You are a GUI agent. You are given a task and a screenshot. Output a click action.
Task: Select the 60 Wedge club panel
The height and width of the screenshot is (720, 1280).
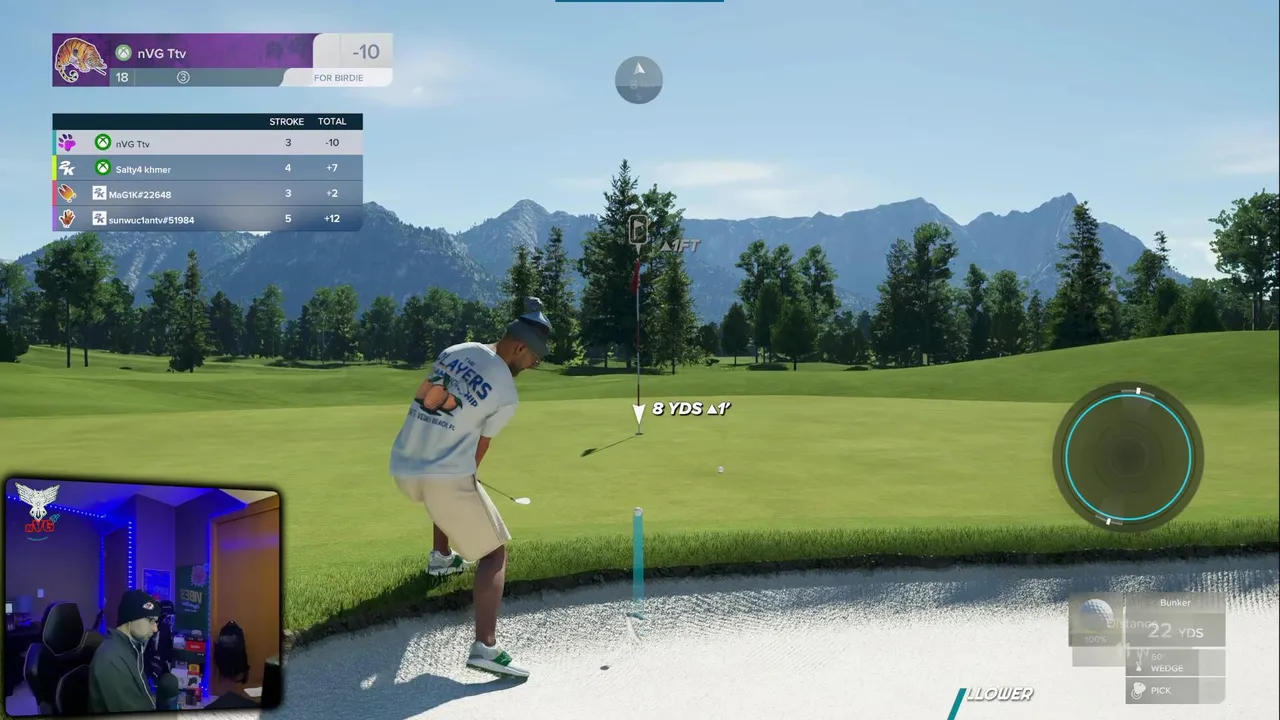click(x=1174, y=662)
